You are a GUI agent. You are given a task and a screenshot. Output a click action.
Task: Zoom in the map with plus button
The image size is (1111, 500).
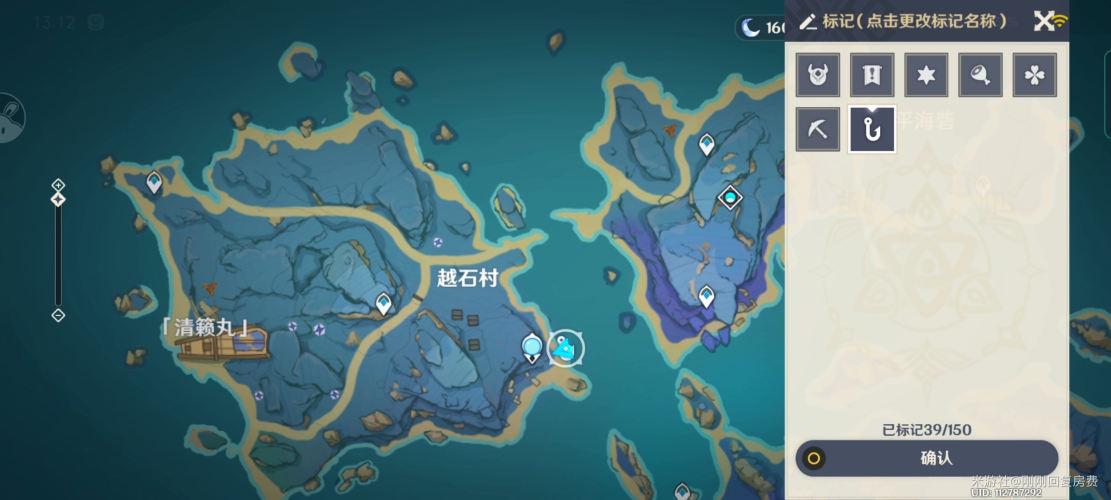58,185
